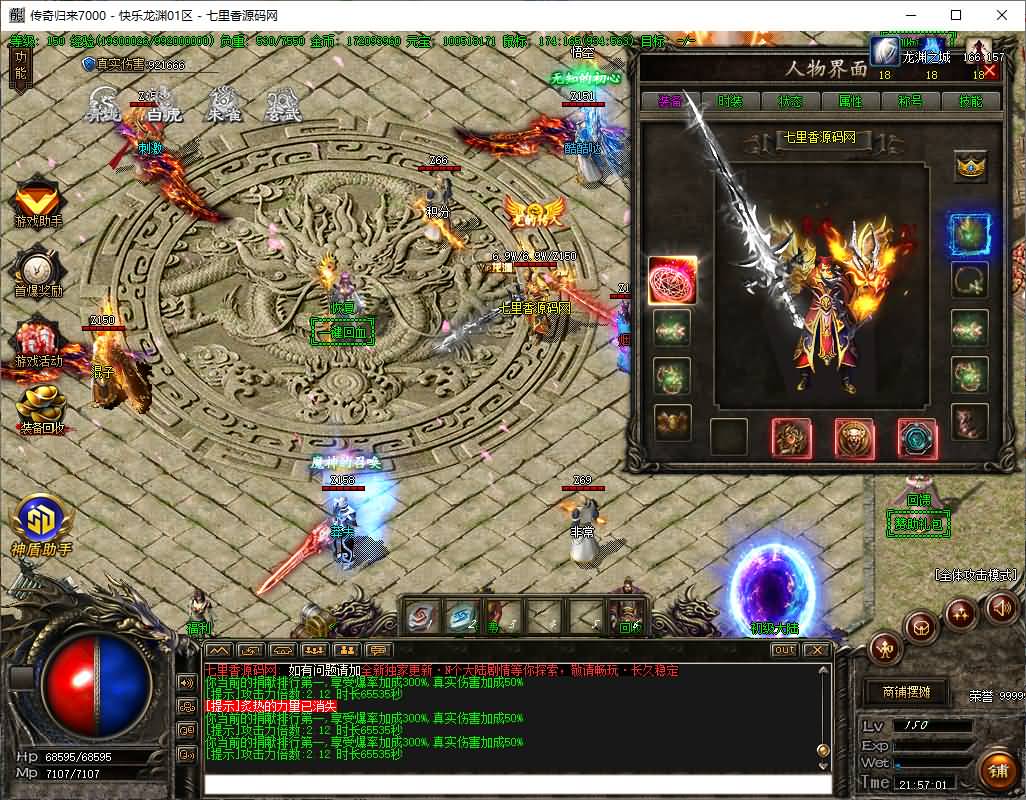
Task: Click the round 铺 shop button
Action: click(997, 769)
